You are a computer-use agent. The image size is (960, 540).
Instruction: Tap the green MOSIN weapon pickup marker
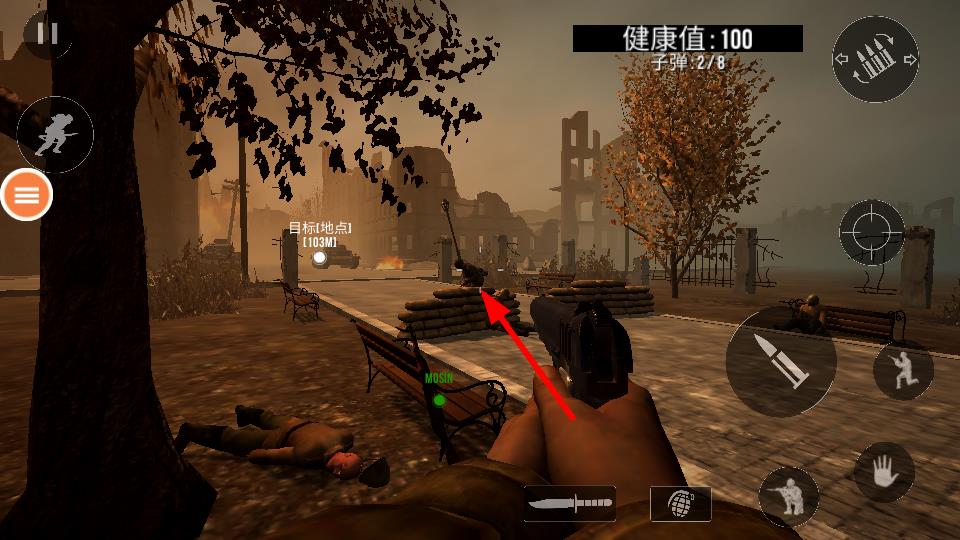(439, 400)
